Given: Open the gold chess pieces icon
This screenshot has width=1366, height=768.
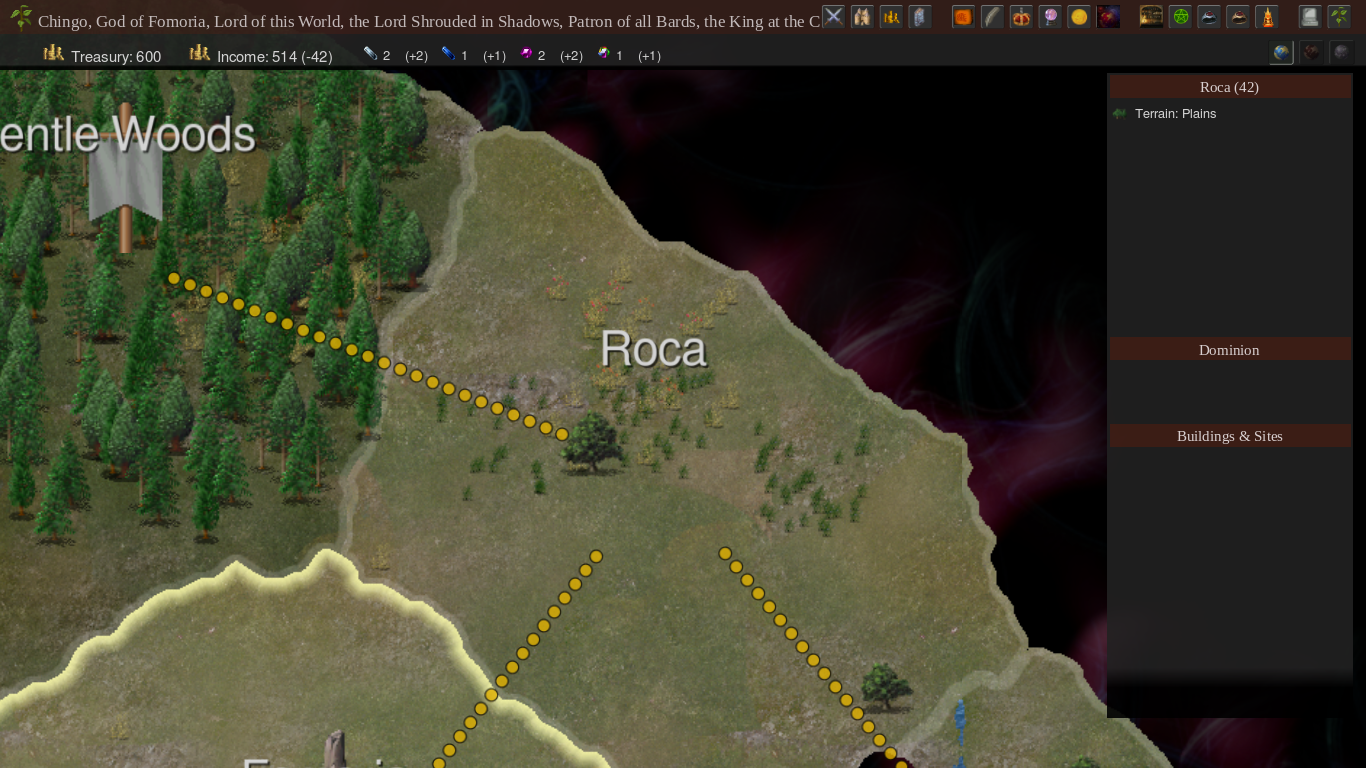Looking at the screenshot, I should (x=890, y=16).
